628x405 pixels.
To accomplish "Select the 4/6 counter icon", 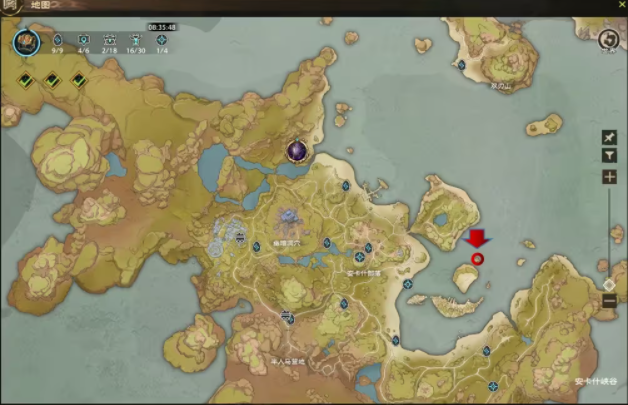I will coord(83,40).
